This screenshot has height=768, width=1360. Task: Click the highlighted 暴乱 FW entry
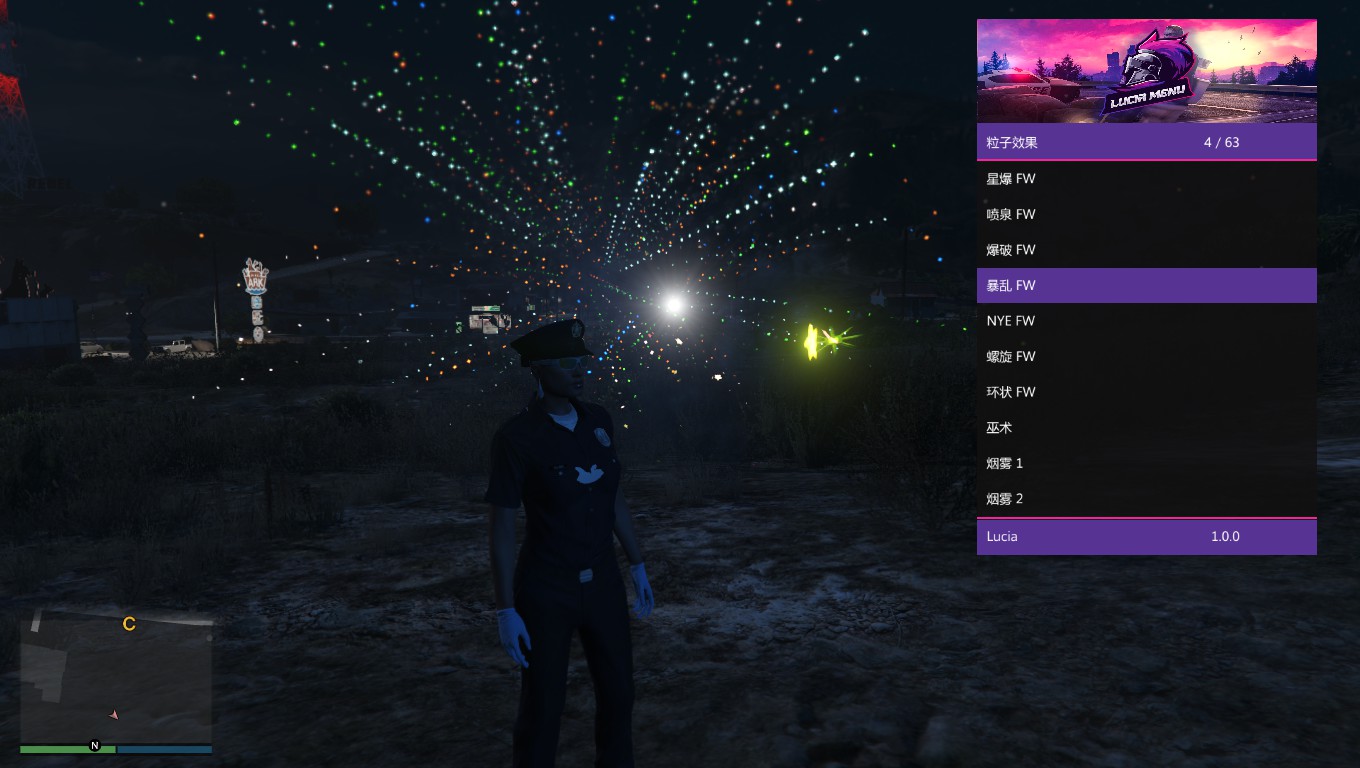coord(1146,286)
